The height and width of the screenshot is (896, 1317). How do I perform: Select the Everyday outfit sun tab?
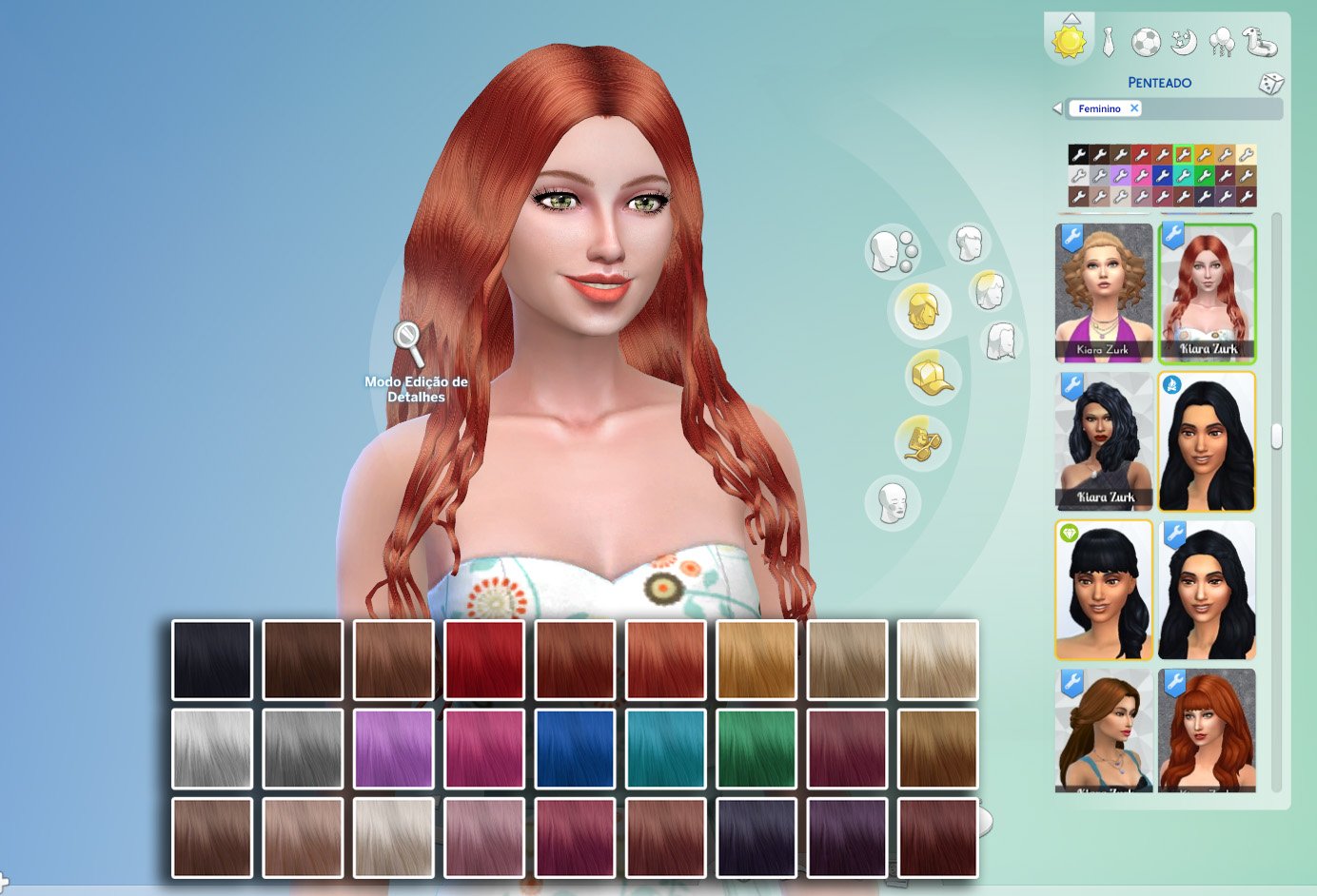point(1069,42)
